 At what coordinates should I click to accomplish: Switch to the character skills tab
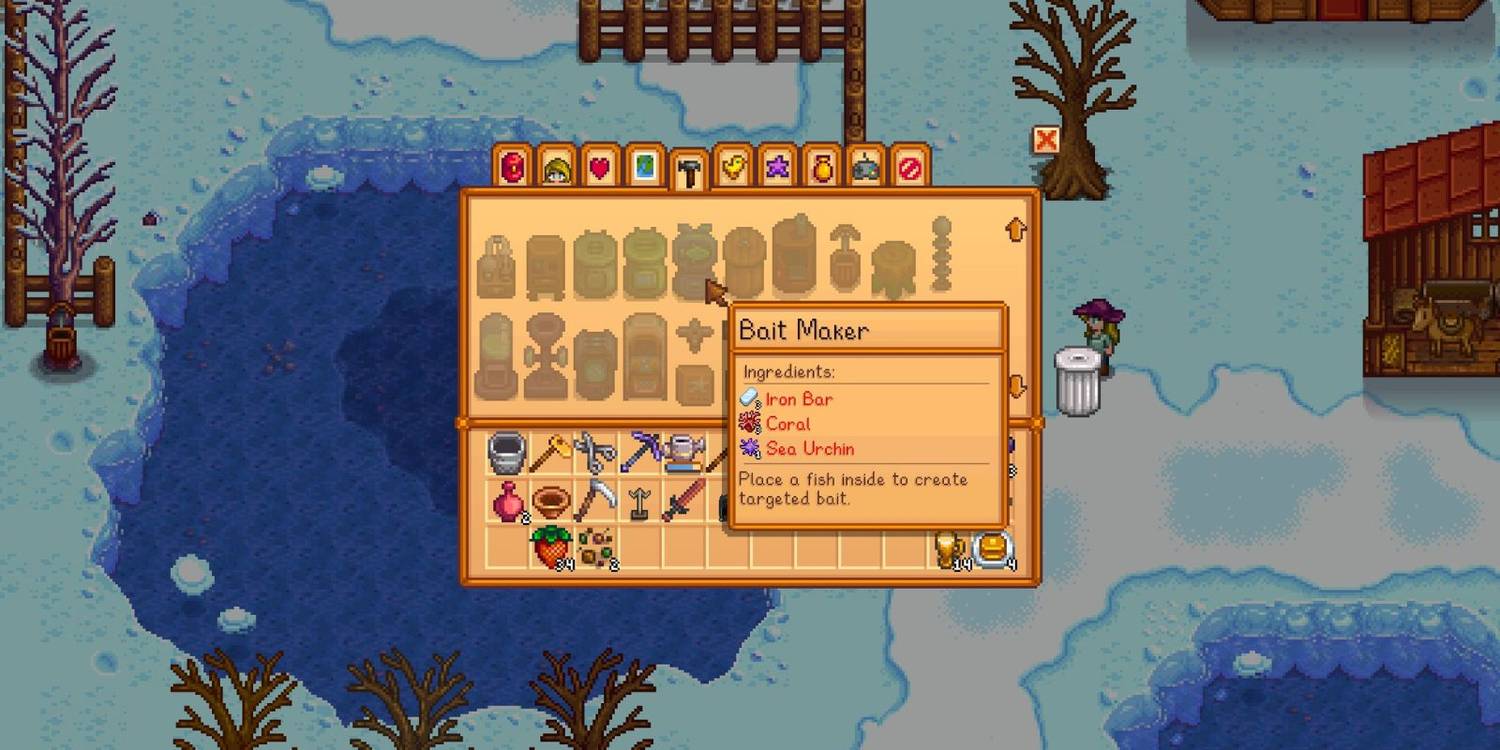556,168
